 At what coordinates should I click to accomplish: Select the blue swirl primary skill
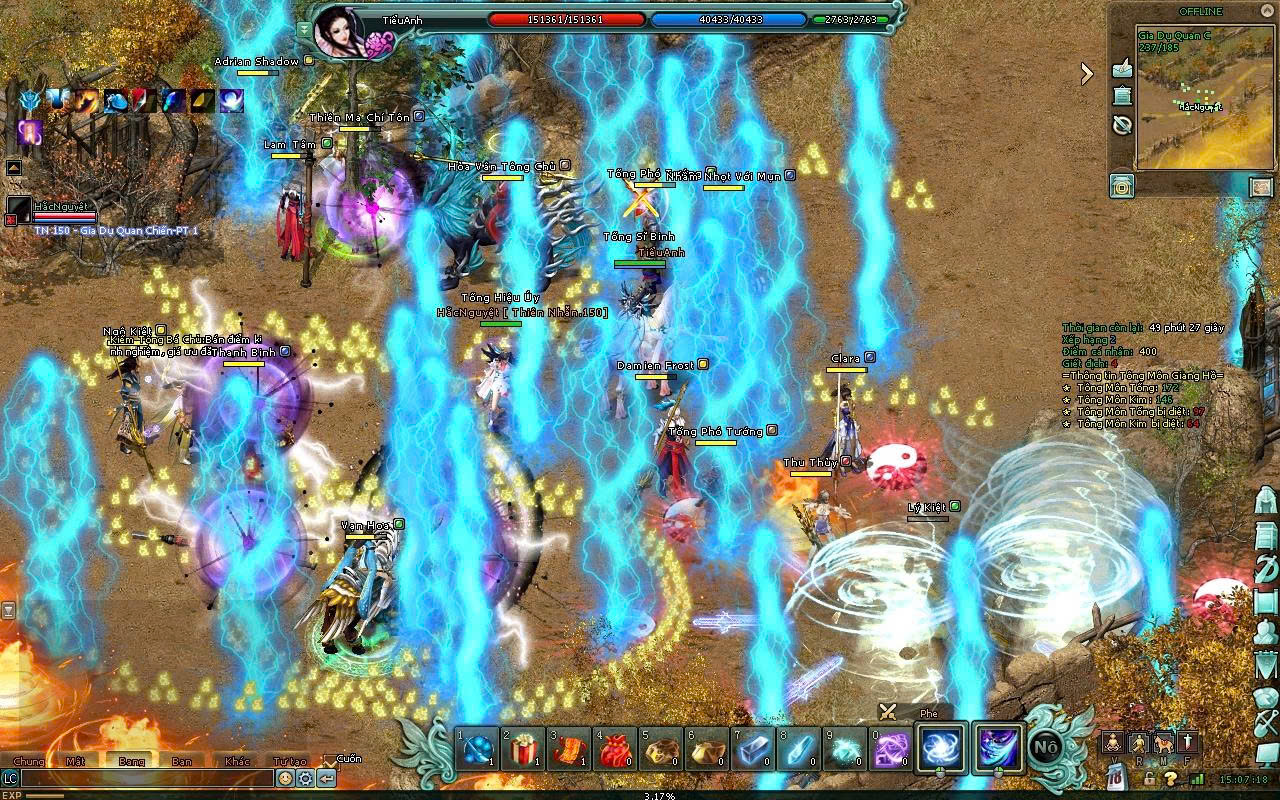coord(942,748)
